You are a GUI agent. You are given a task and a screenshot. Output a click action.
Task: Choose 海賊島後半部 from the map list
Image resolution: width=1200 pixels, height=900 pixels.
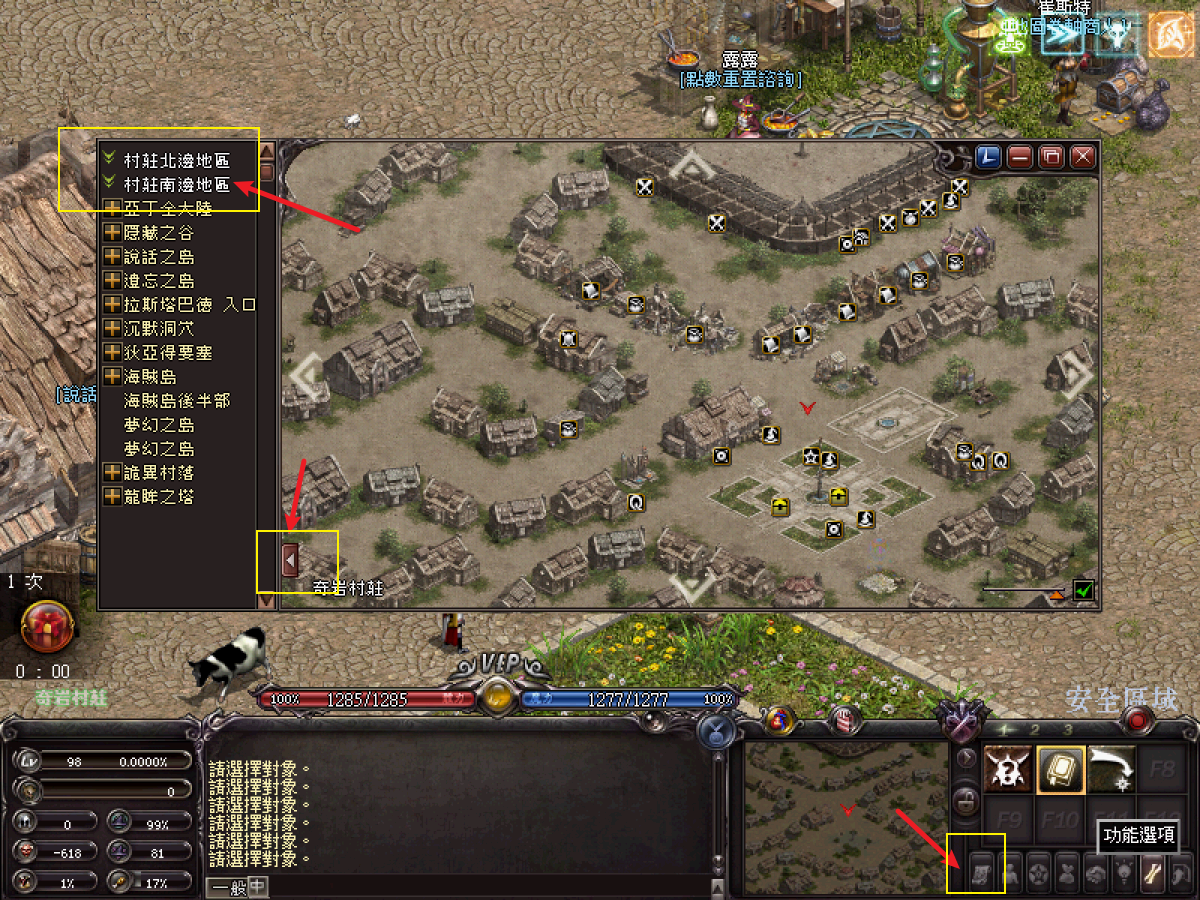click(176, 401)
